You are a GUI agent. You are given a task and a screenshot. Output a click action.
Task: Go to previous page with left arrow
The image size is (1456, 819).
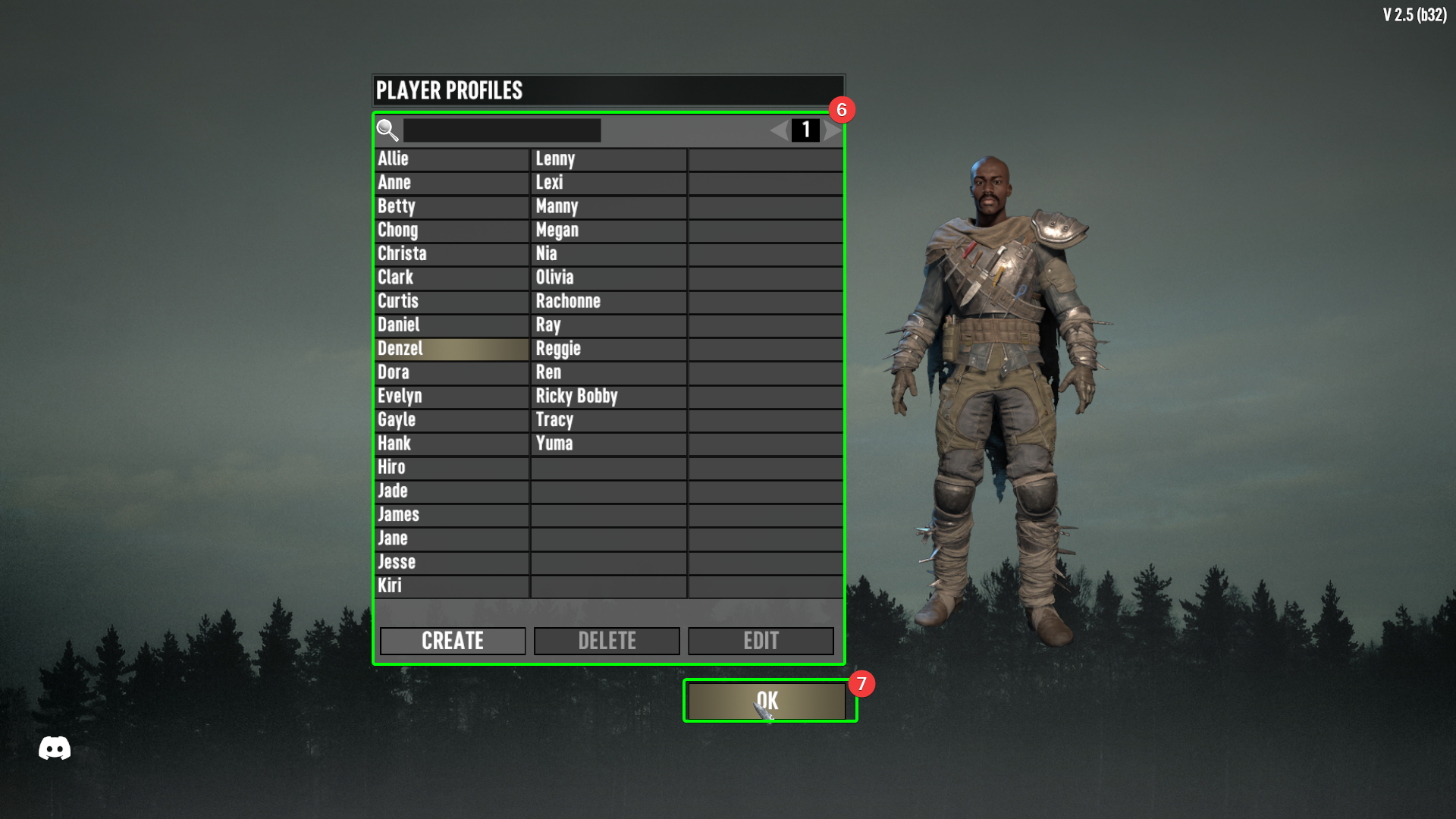click(x=778, y=130)
